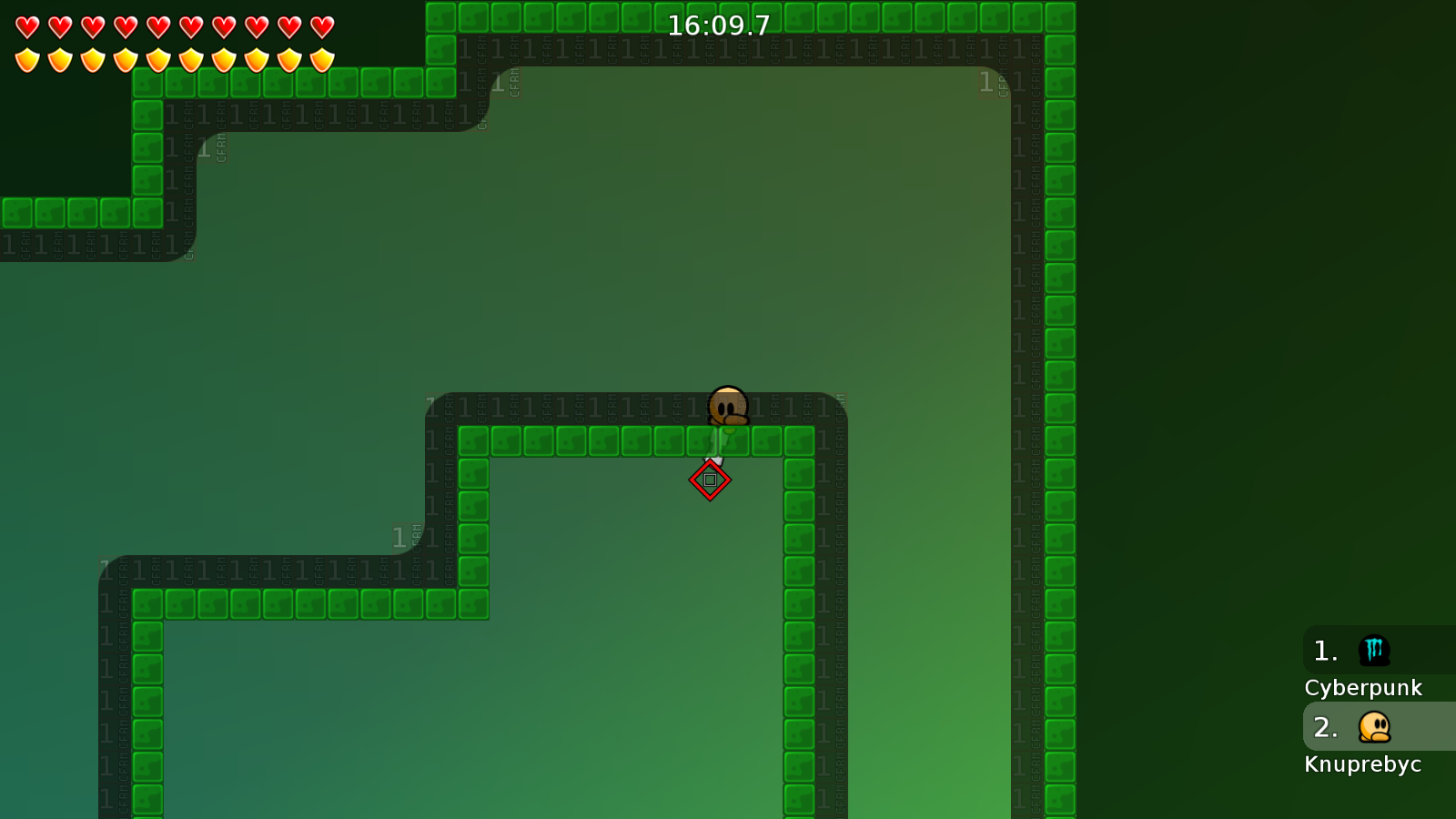The height and width of the screenshot is (819, 1456).
Task: Click the first yellow armor shield icon
Action: pos(27,59)
